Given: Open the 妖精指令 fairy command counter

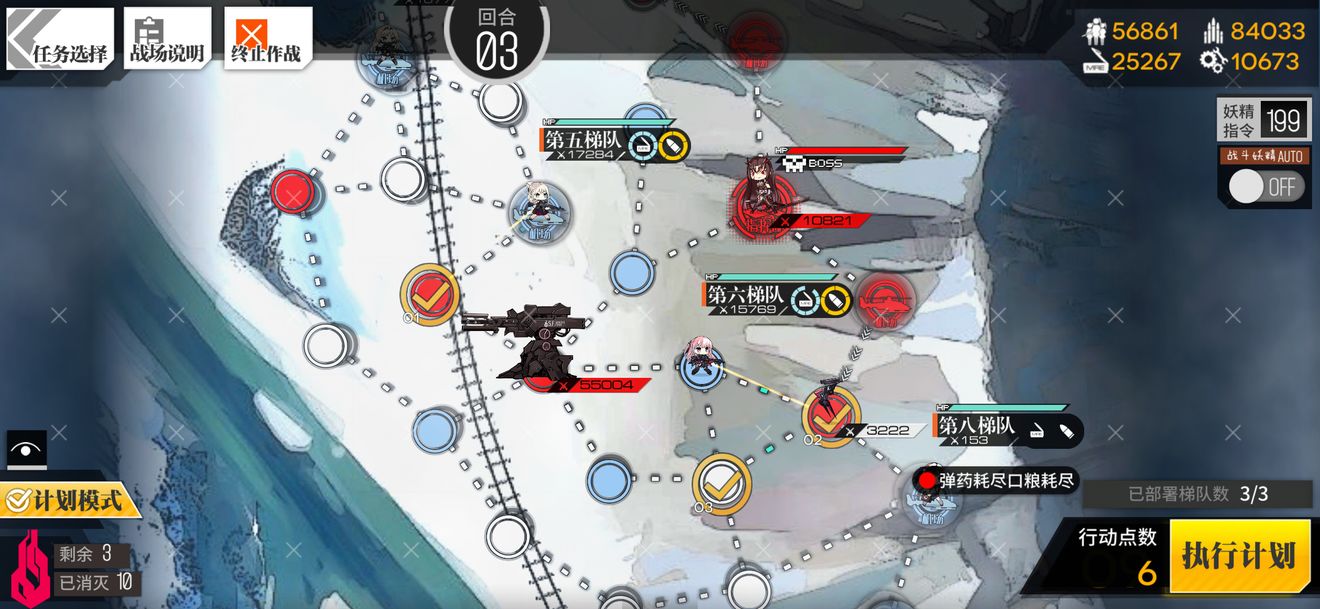Looking at the screenshot, I should tap(1264, 121).
